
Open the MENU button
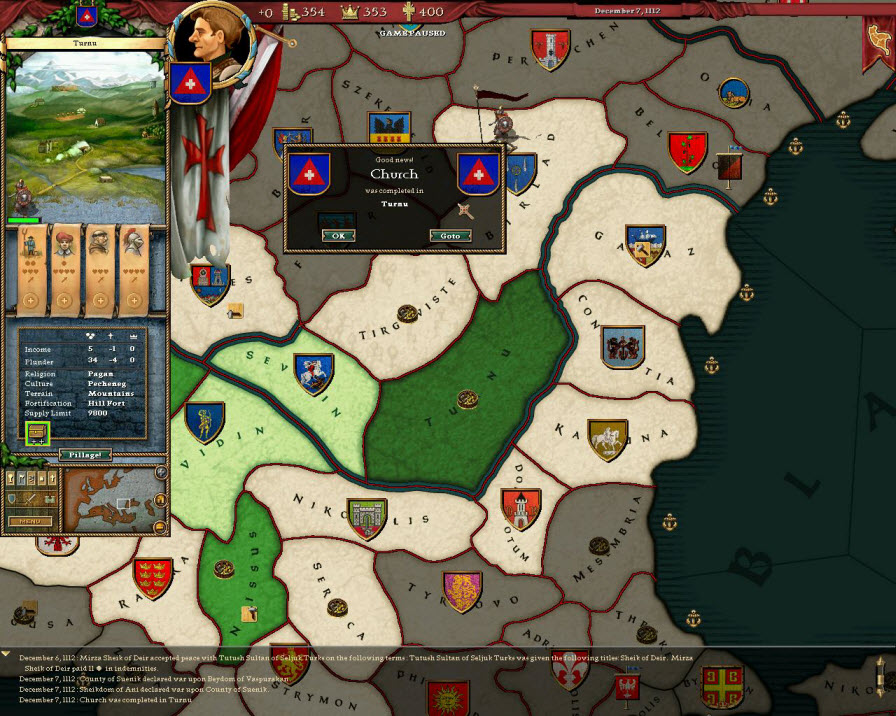(x=29, y=521)
